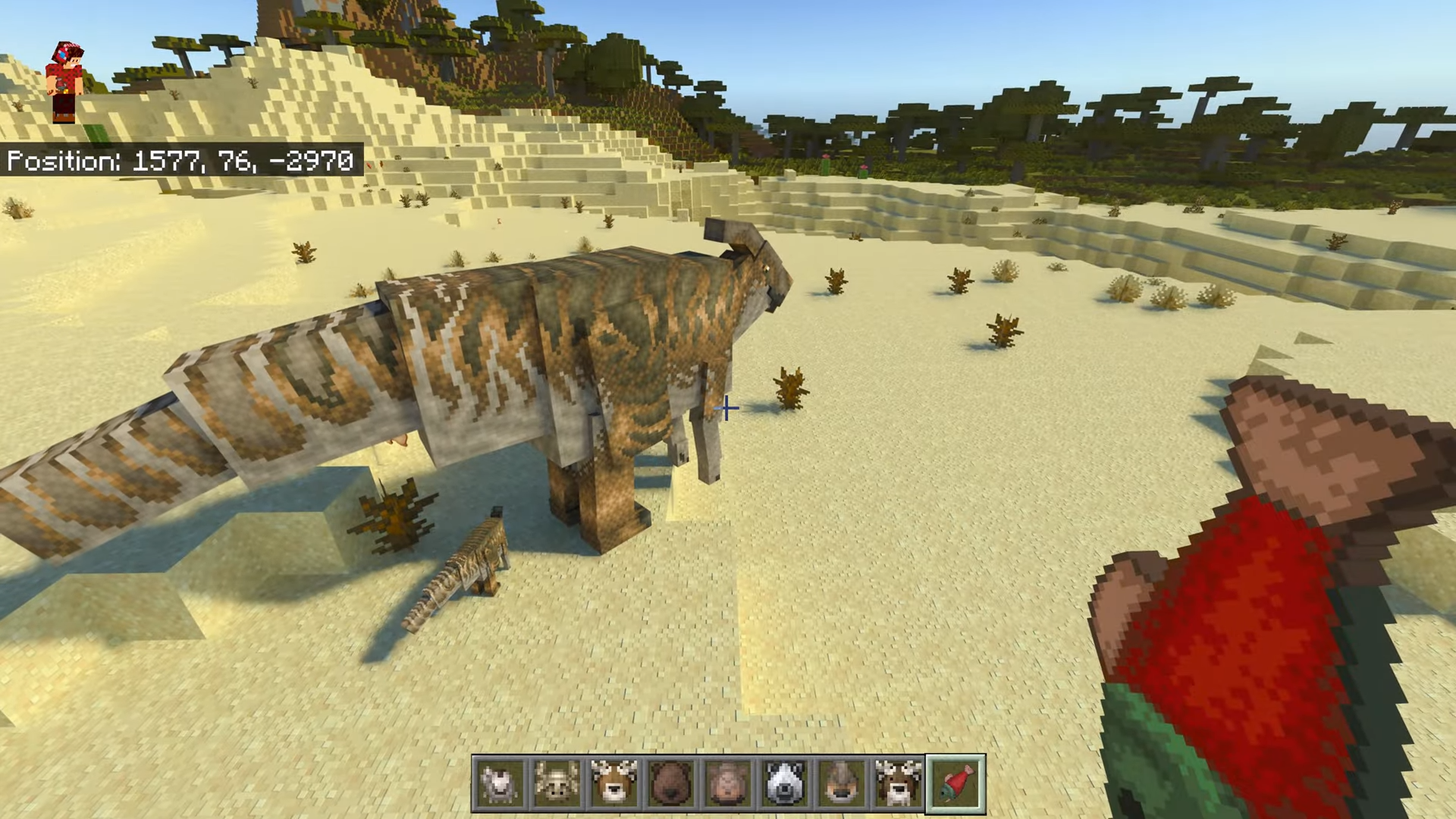Select the small grey-white animal slot

click(500, 783)
